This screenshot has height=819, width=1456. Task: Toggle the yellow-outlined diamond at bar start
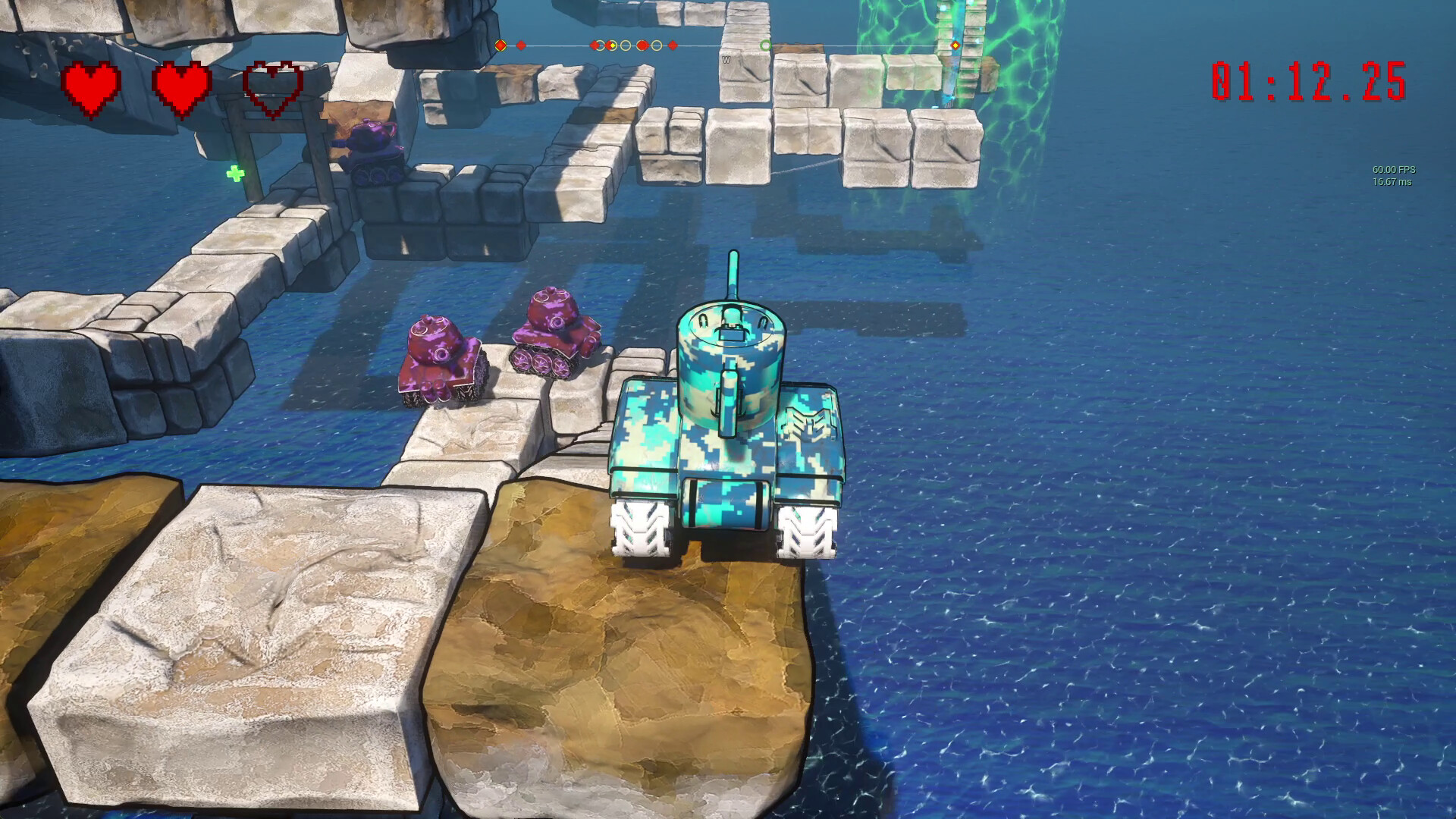(x=500, y=45)
